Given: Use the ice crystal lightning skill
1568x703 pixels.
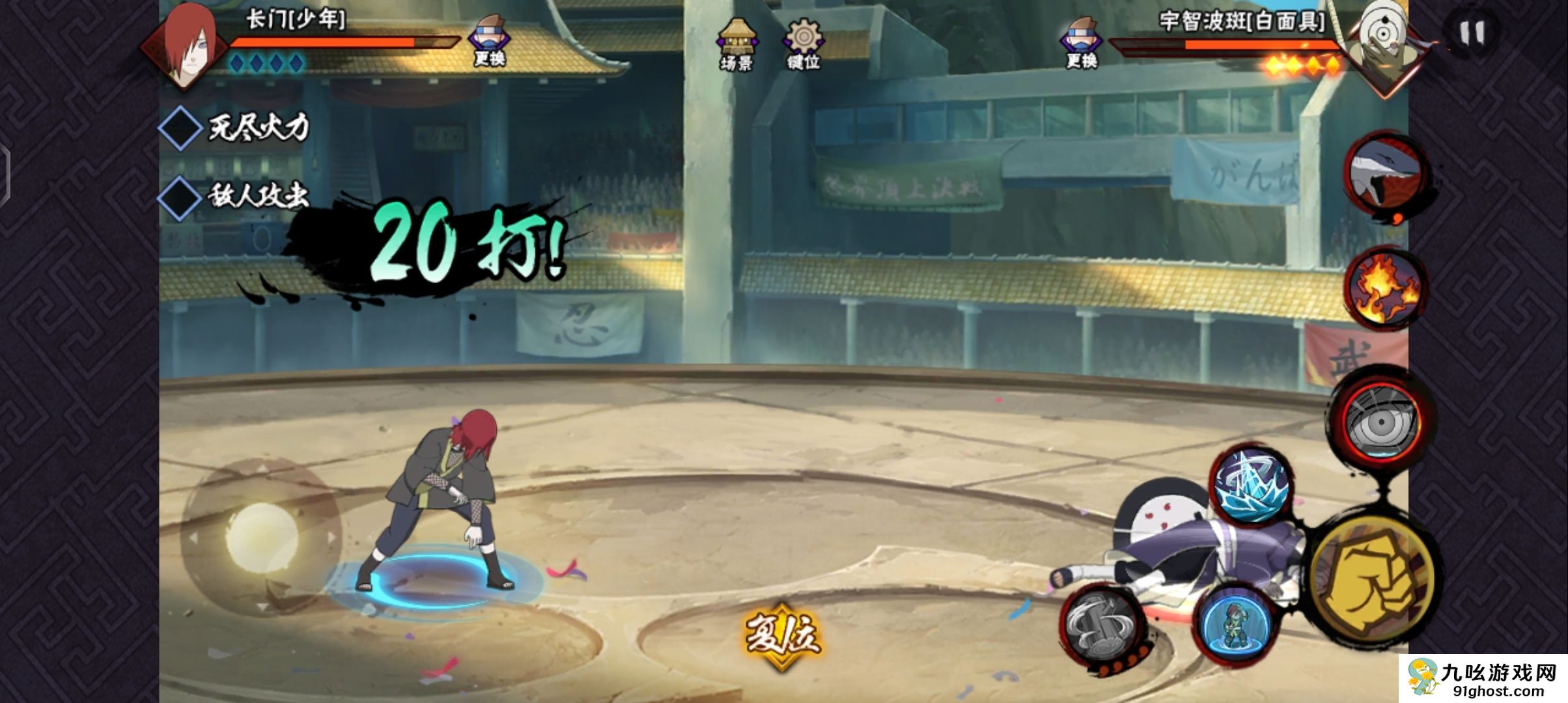Looking at the screenshot, I should (x=1250, y=485).
